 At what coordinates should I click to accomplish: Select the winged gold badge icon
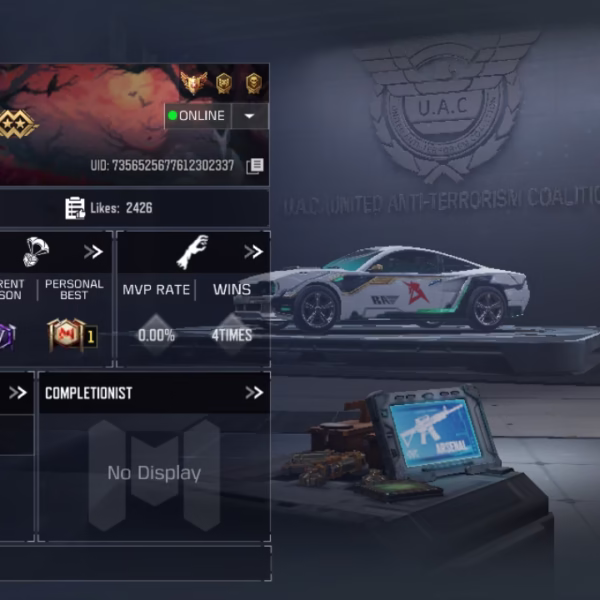194,83
